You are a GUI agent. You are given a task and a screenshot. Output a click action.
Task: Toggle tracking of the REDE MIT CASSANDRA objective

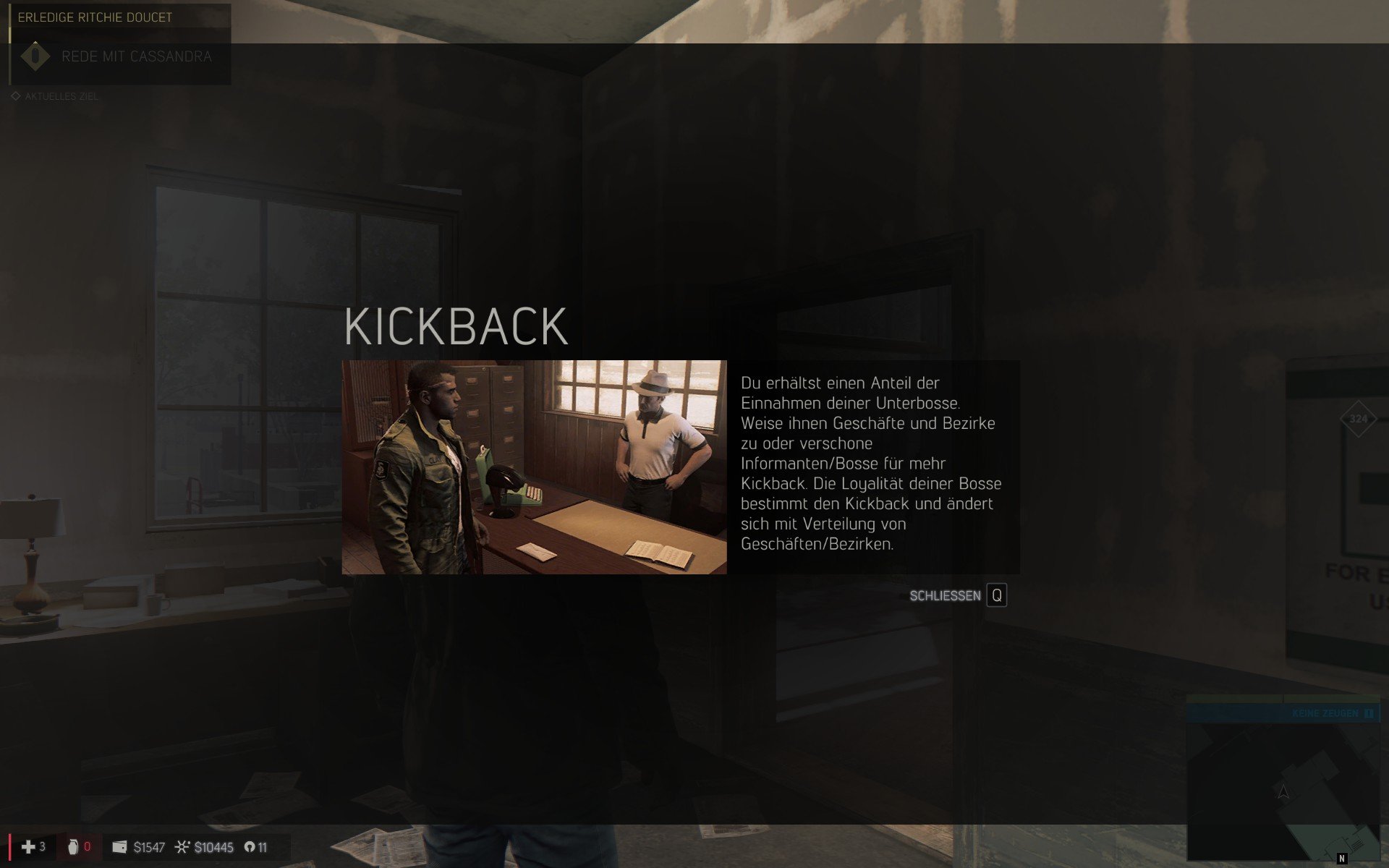136,56
